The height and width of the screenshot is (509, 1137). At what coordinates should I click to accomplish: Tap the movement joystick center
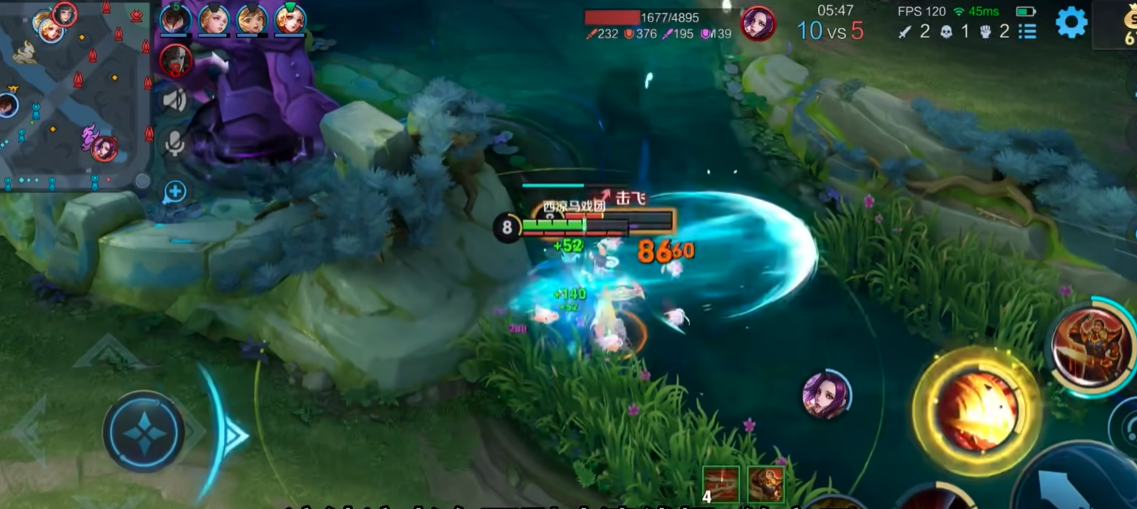click(x=145, y=432)
